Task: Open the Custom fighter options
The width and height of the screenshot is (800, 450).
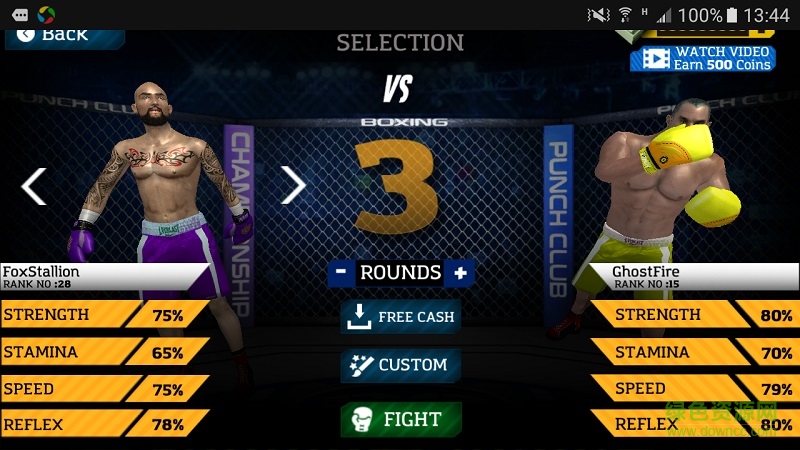Action: (x=400, y=365)
